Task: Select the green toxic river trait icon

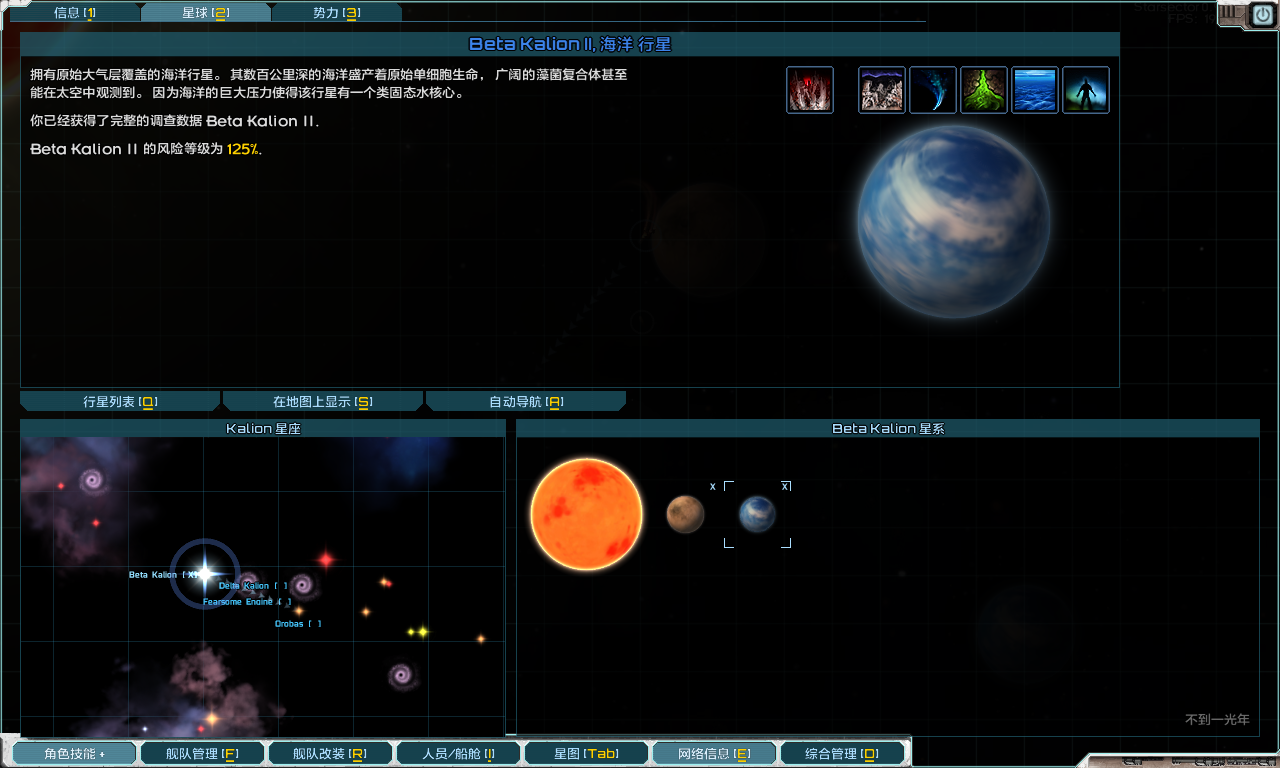Action: 983,88
